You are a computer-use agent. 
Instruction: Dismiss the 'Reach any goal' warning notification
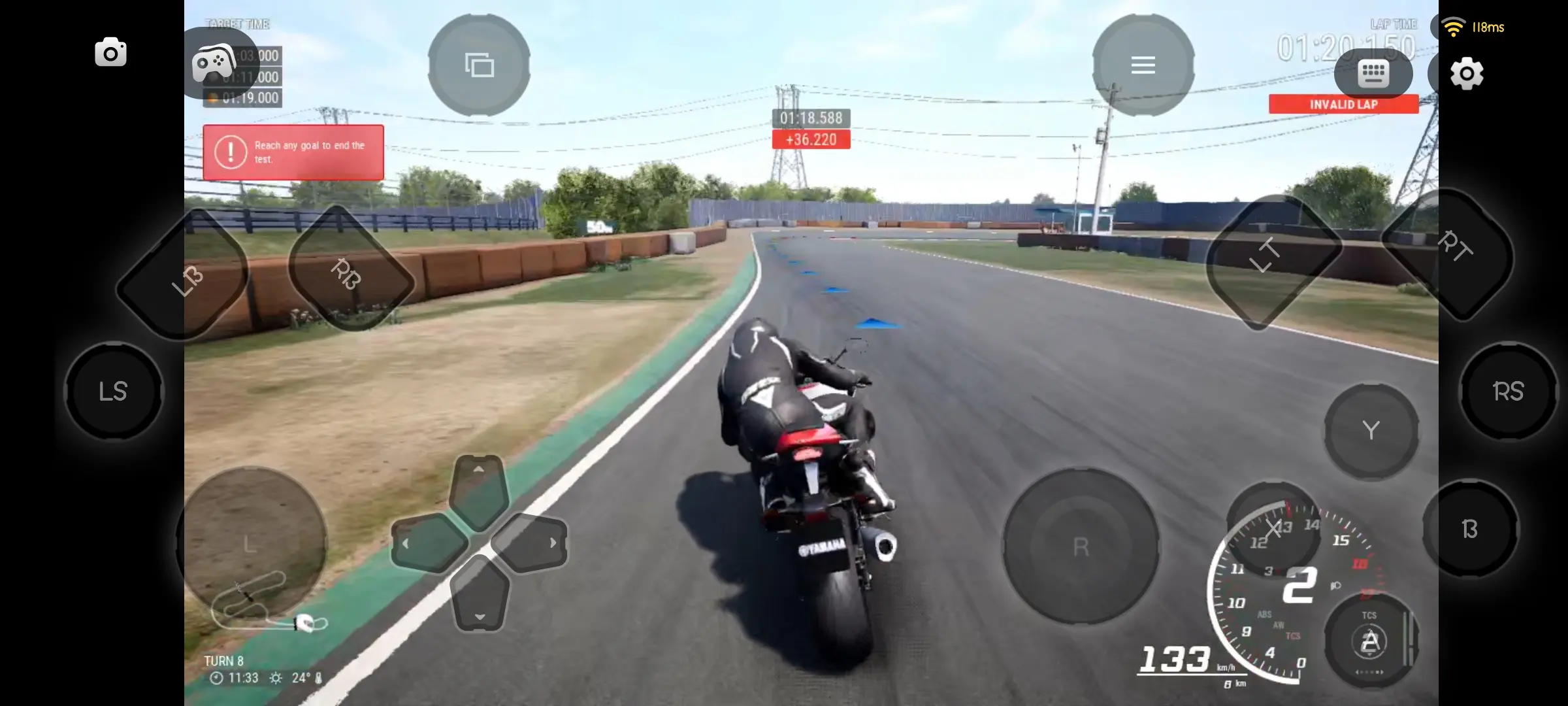click(293, 153)
